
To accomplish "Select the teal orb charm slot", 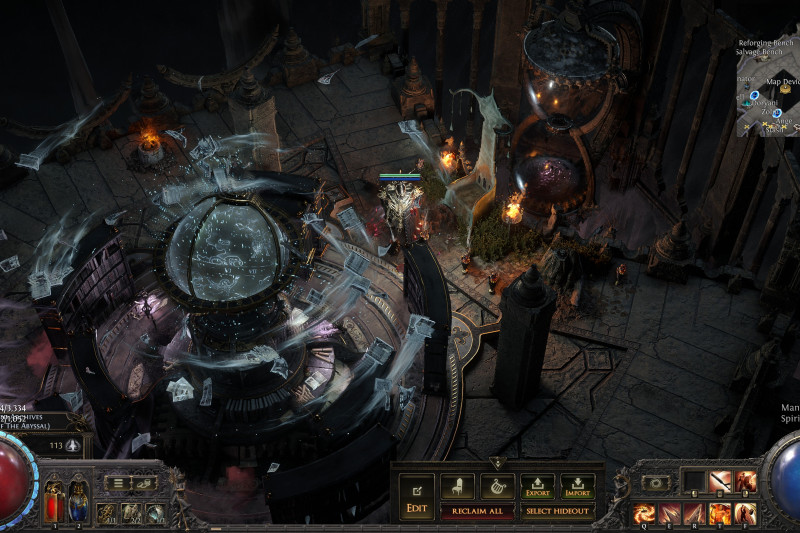I will (155, 514).
